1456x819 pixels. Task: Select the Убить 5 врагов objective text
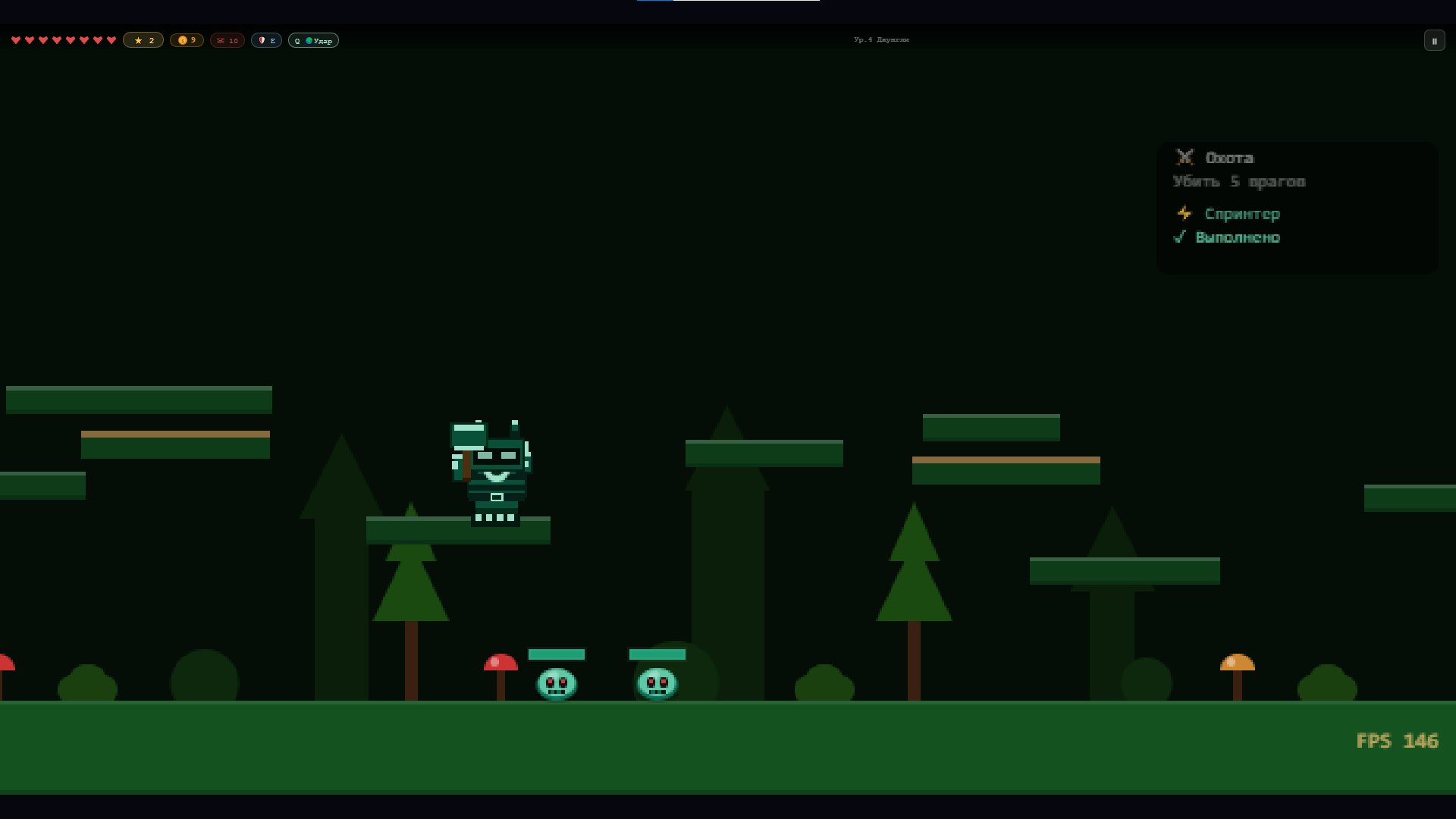click(x=1239, y=182)
